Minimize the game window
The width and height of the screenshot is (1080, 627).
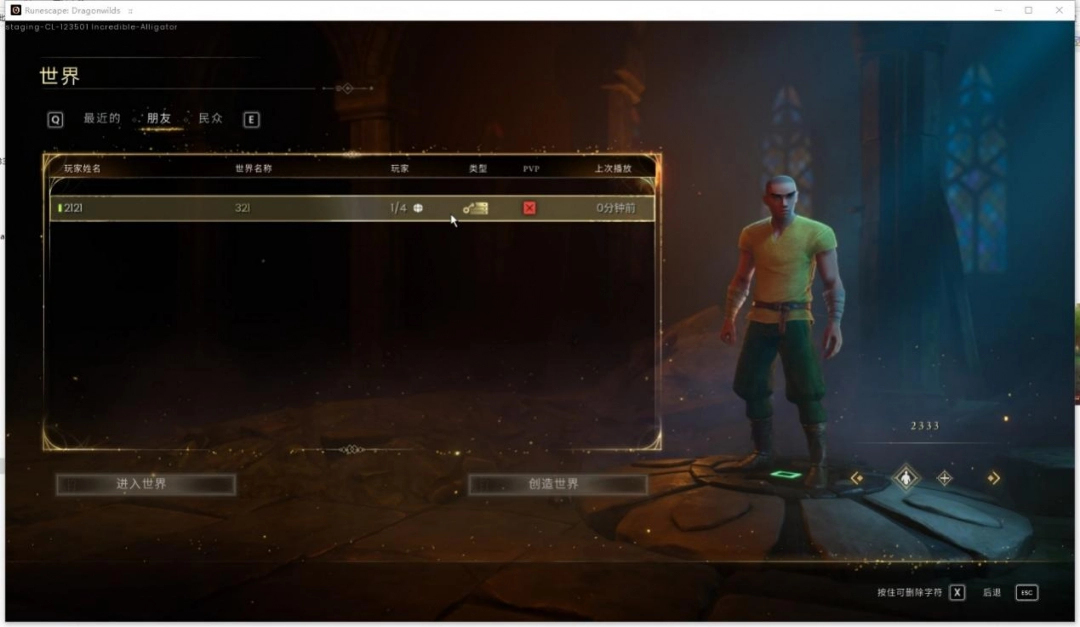pos(998,10)
